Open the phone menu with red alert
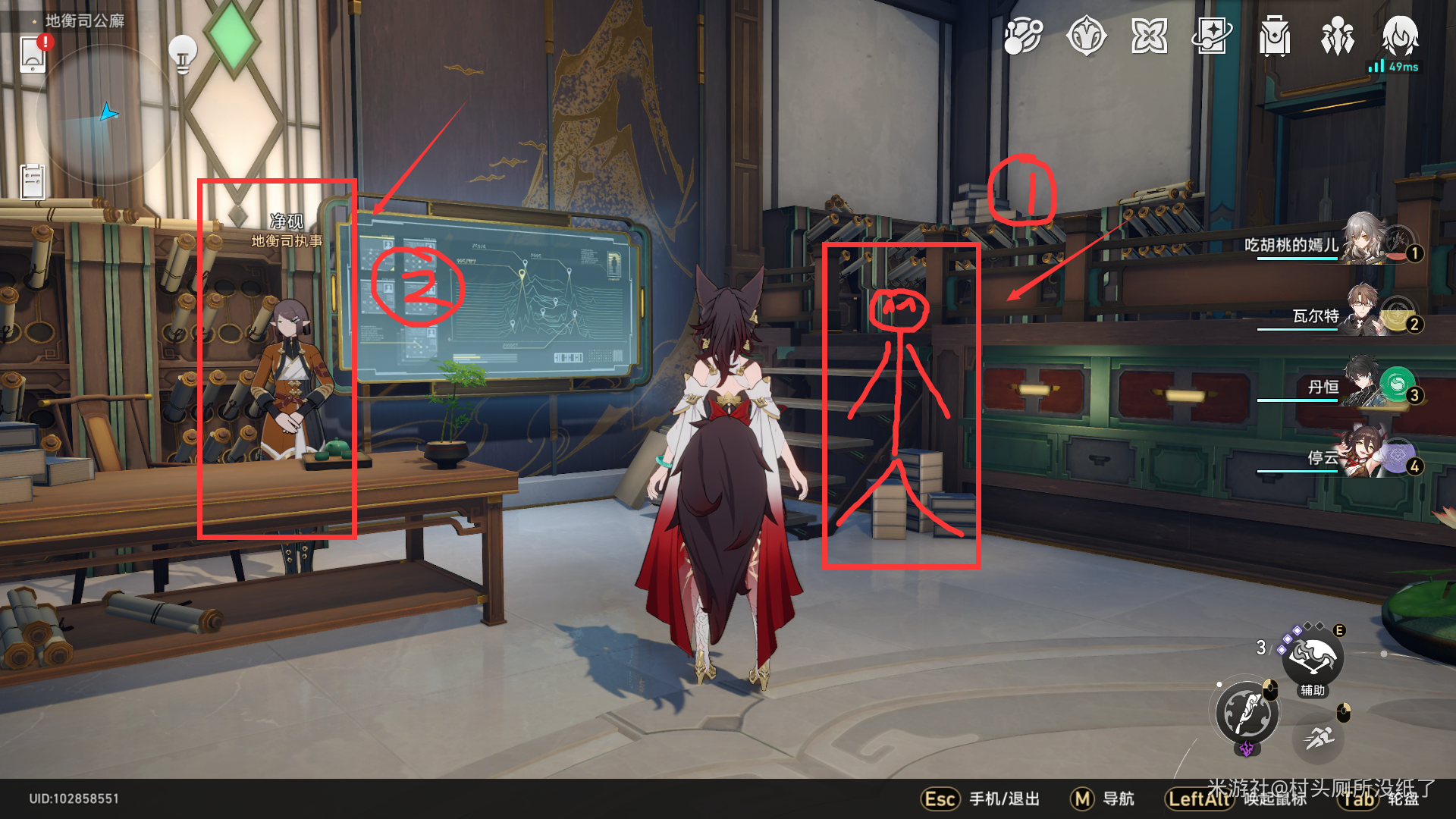This screenshot has width=1456, height=819. click(x=33, y=54)
